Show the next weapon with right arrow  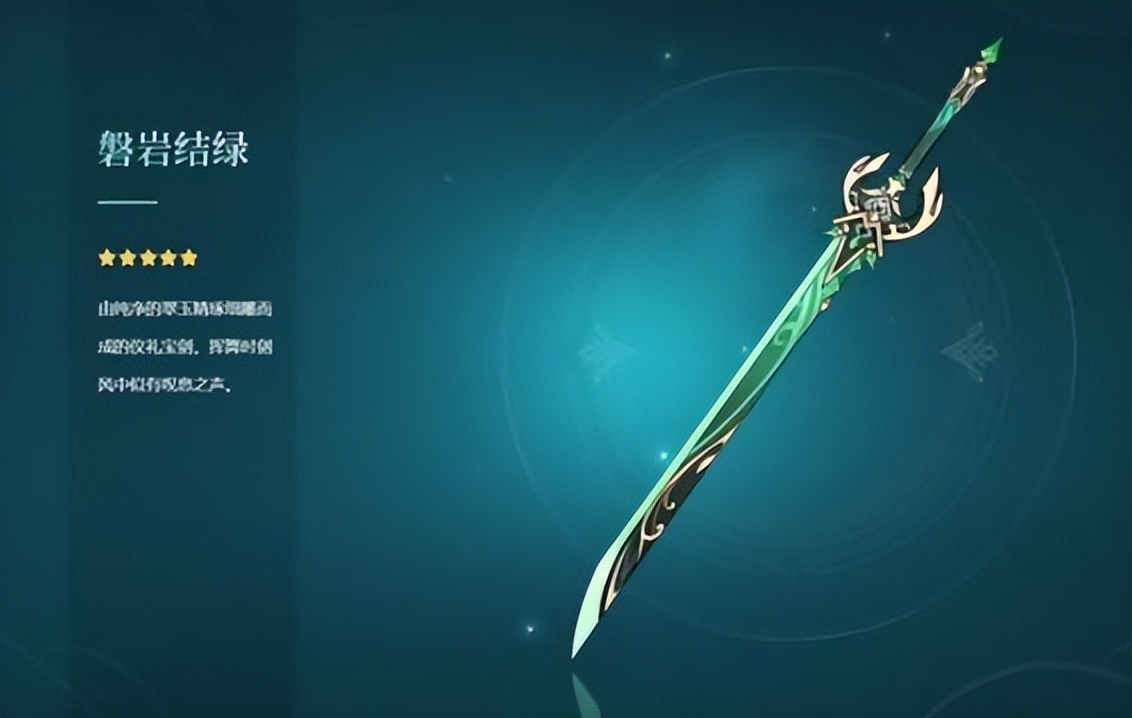pyautogui.click(x=967, y=352)
